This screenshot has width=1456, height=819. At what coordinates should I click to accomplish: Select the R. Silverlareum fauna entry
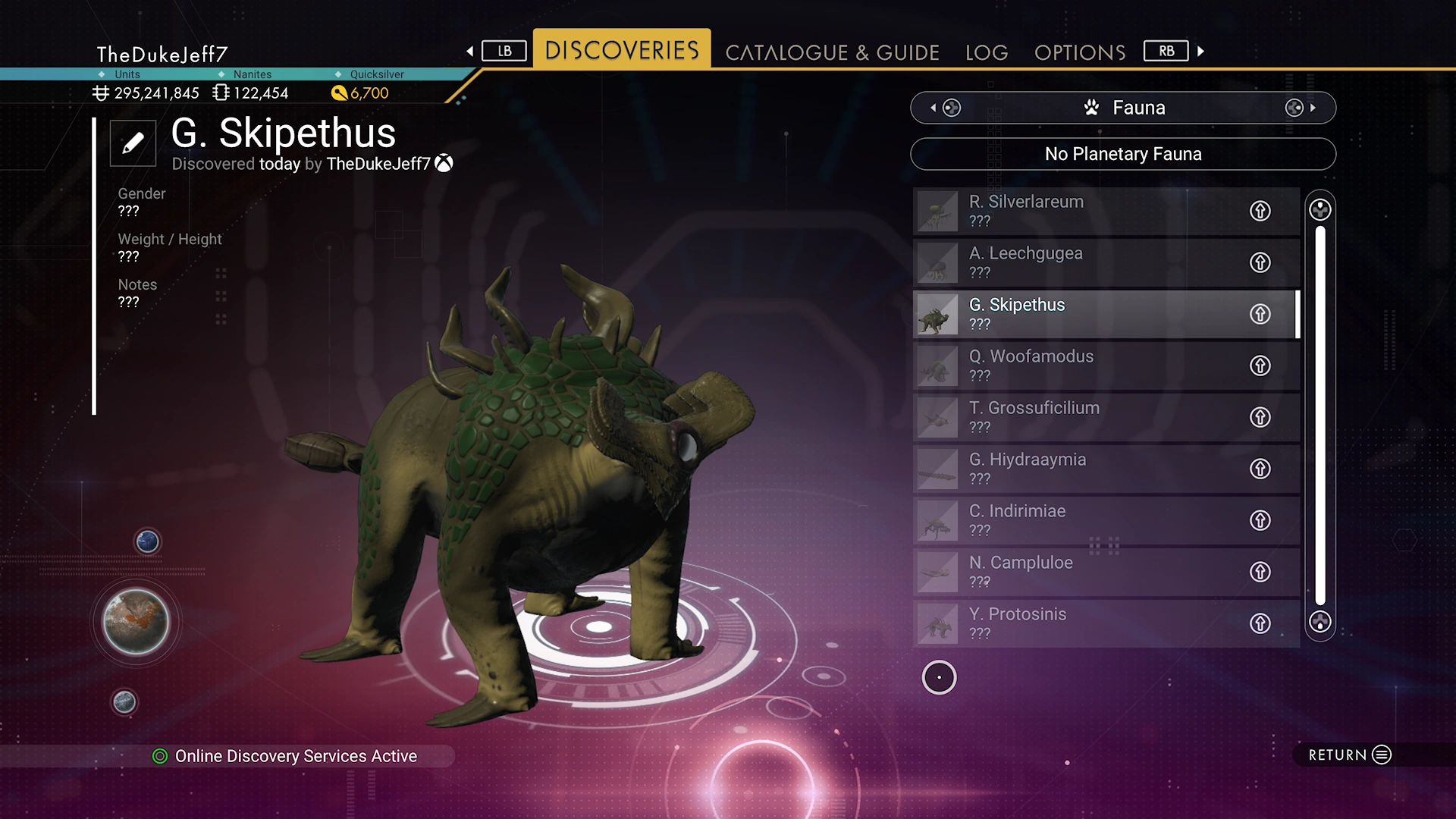[1077, 211]
